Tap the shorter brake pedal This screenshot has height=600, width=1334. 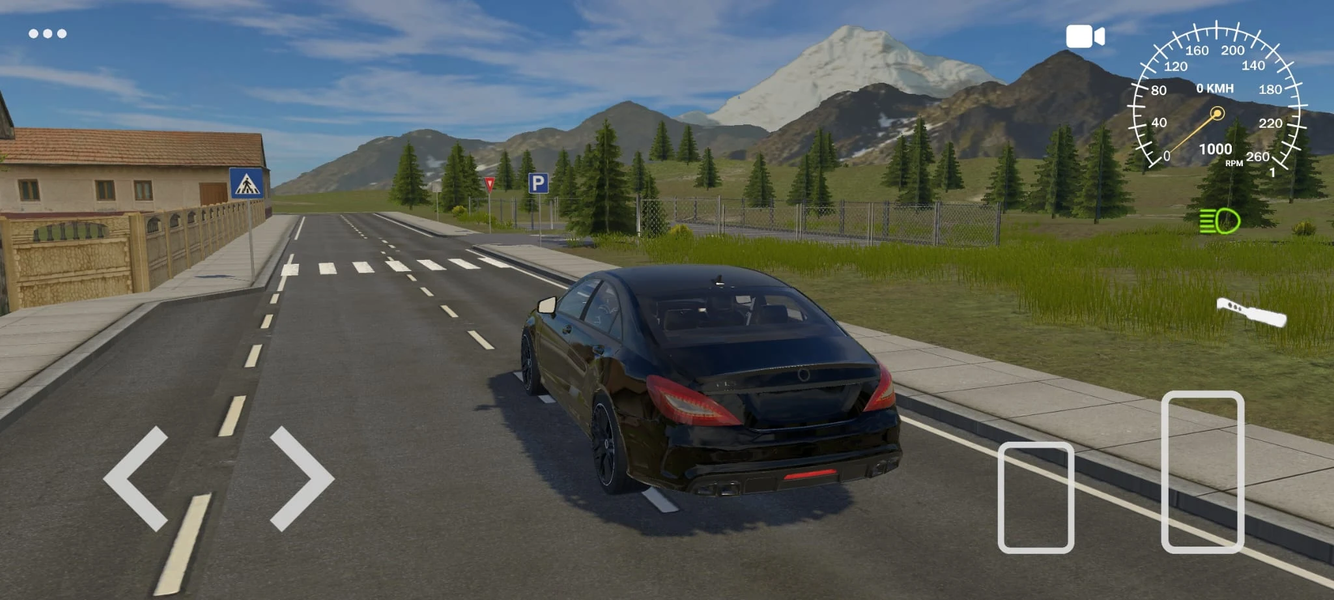[1036, 497]
